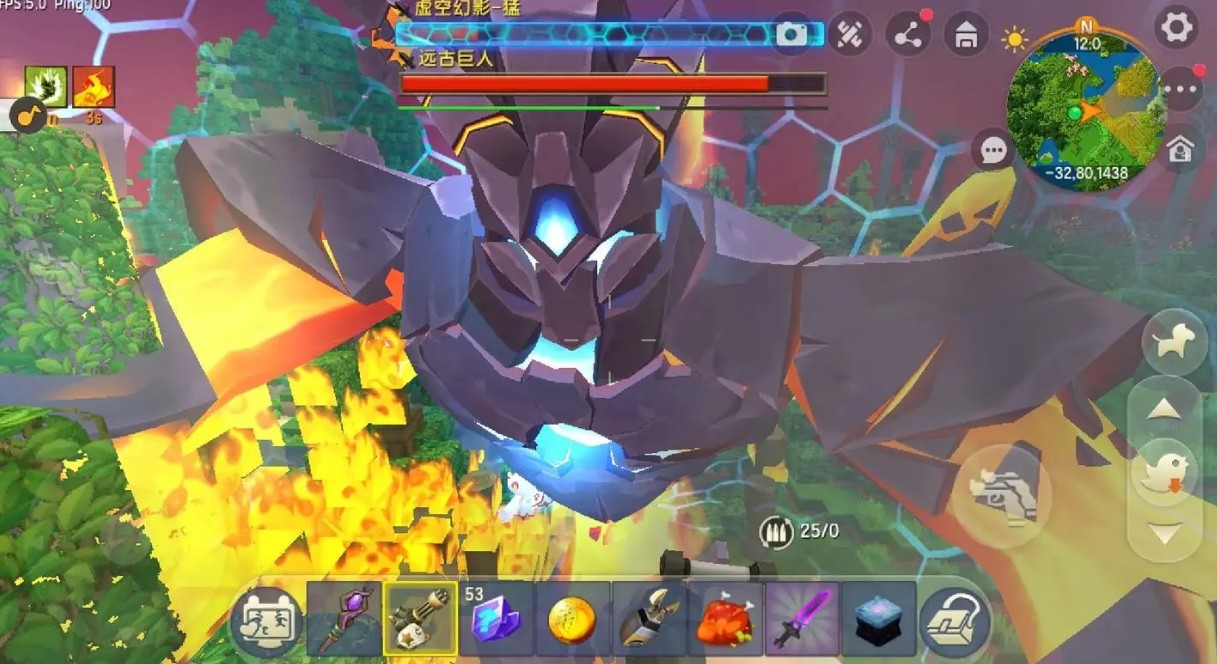Viewport: 1217px width, 664px height.
Task: Open the chat speech bubble
Action: [993, 151]
